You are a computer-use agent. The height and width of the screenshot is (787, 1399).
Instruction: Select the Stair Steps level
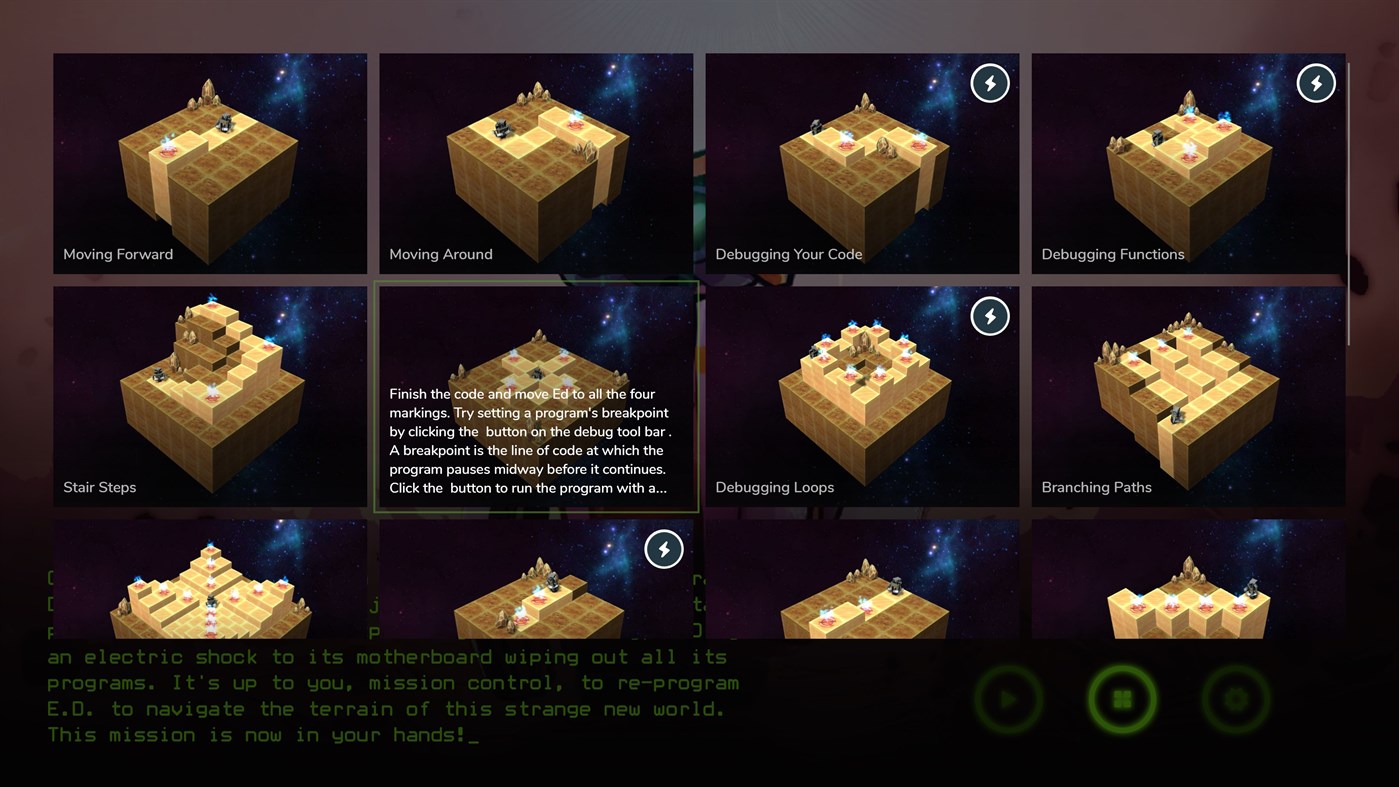(x=210, y=396)
